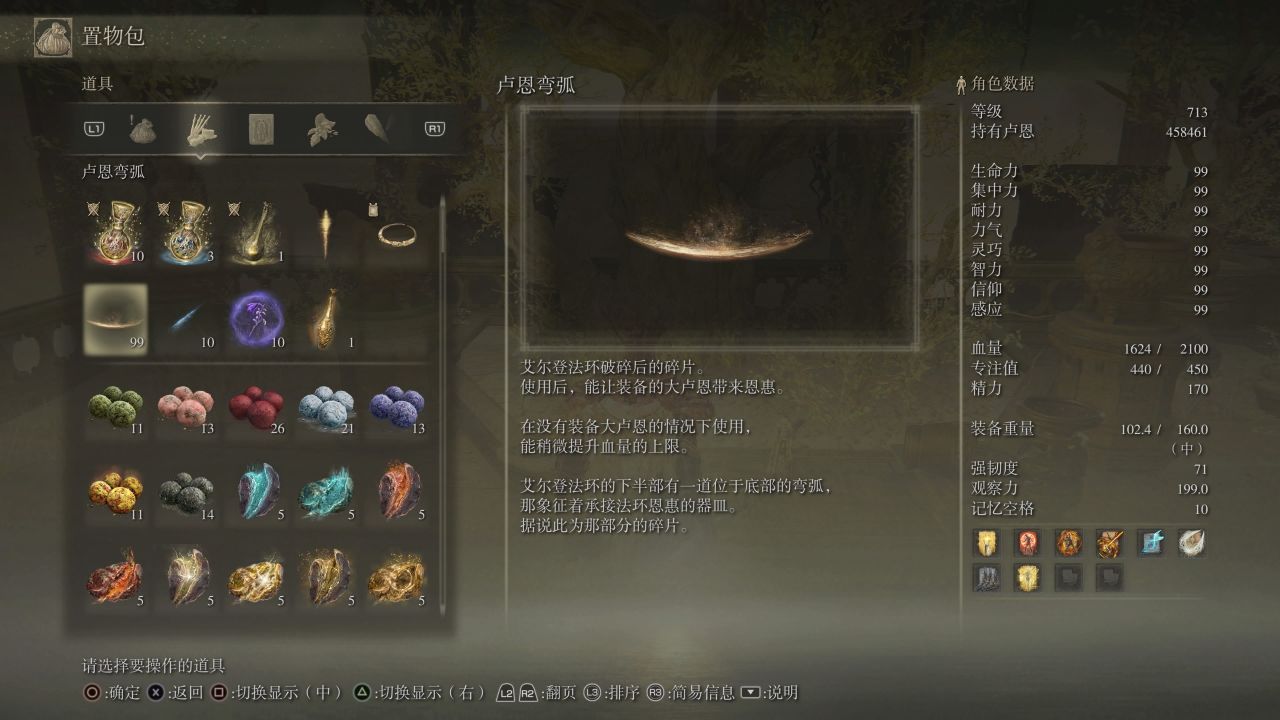Switch to the flower crafting materials tab
Viewport: 1280px width, 720px height.
pos(320,129)
